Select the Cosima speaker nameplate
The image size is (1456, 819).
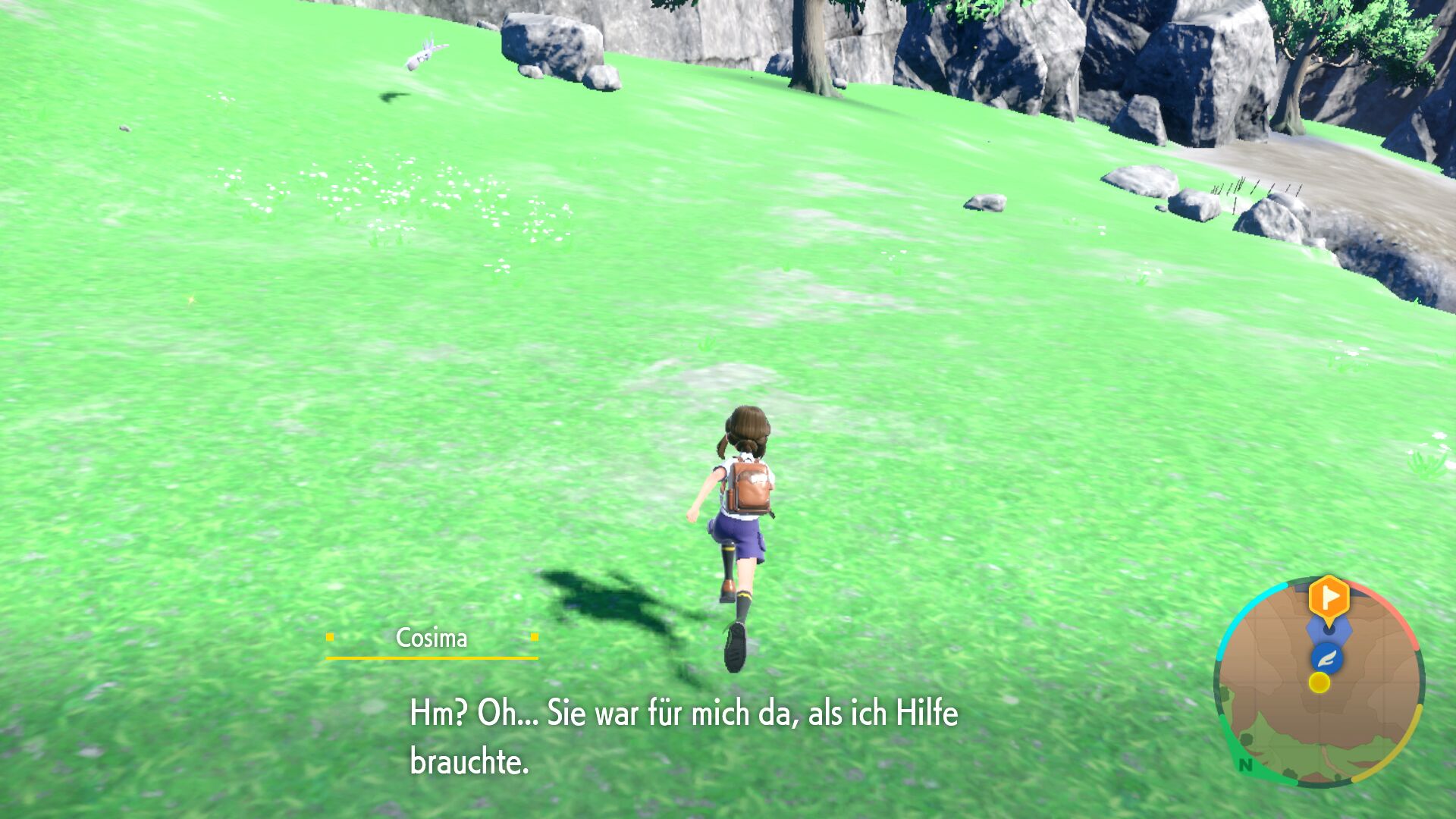[432, 638]
